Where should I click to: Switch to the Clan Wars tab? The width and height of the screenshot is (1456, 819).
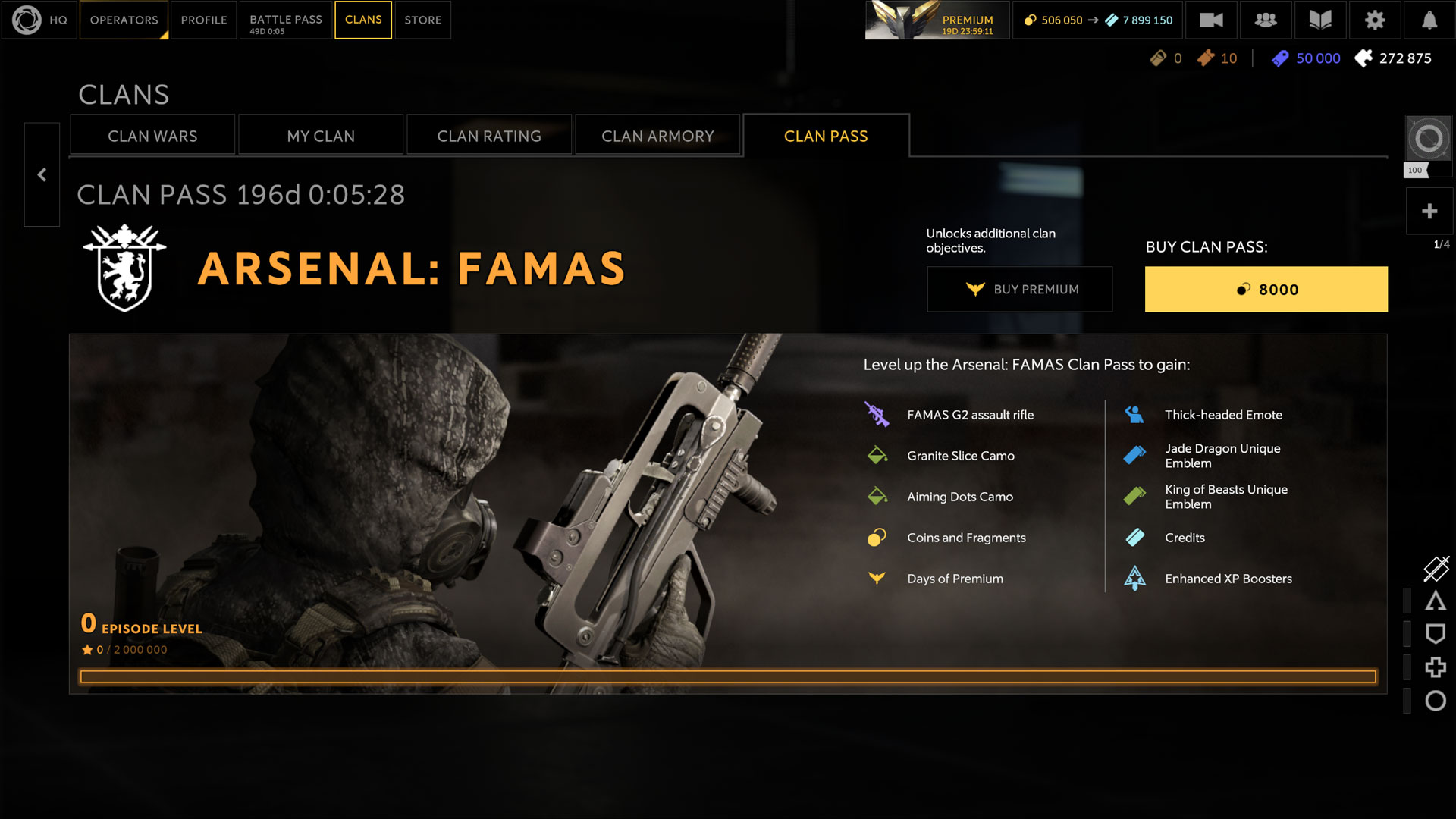coord(152,136)
